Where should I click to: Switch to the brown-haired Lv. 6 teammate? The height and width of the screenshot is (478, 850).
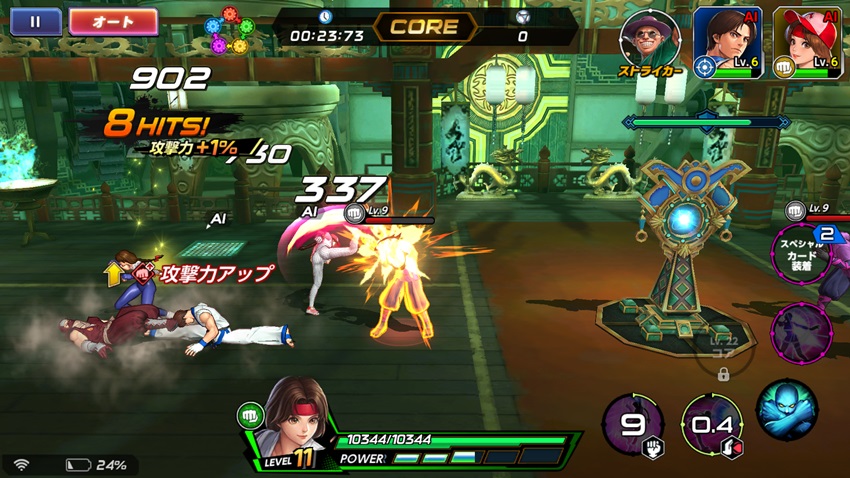click(x=727, y=42)
